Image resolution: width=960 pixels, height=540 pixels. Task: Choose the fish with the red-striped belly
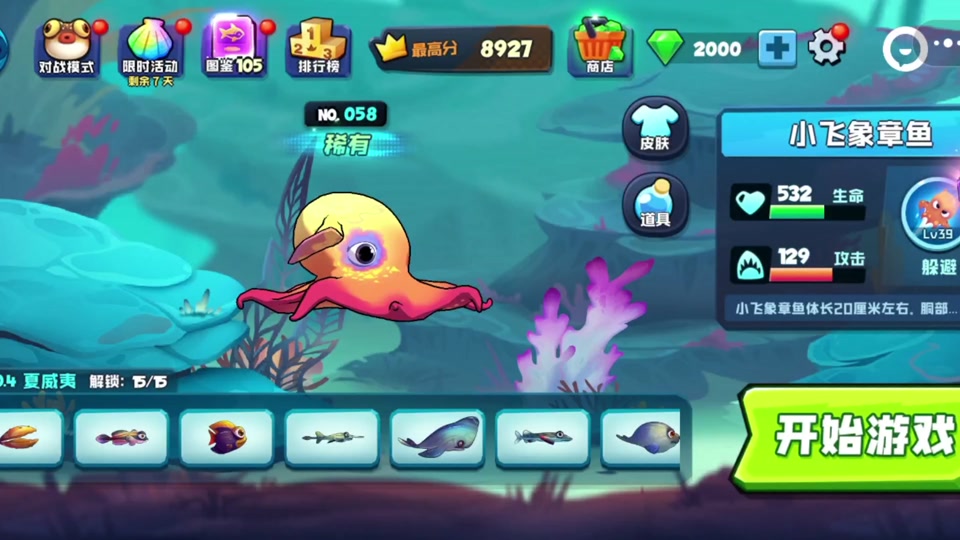point(542,437)
